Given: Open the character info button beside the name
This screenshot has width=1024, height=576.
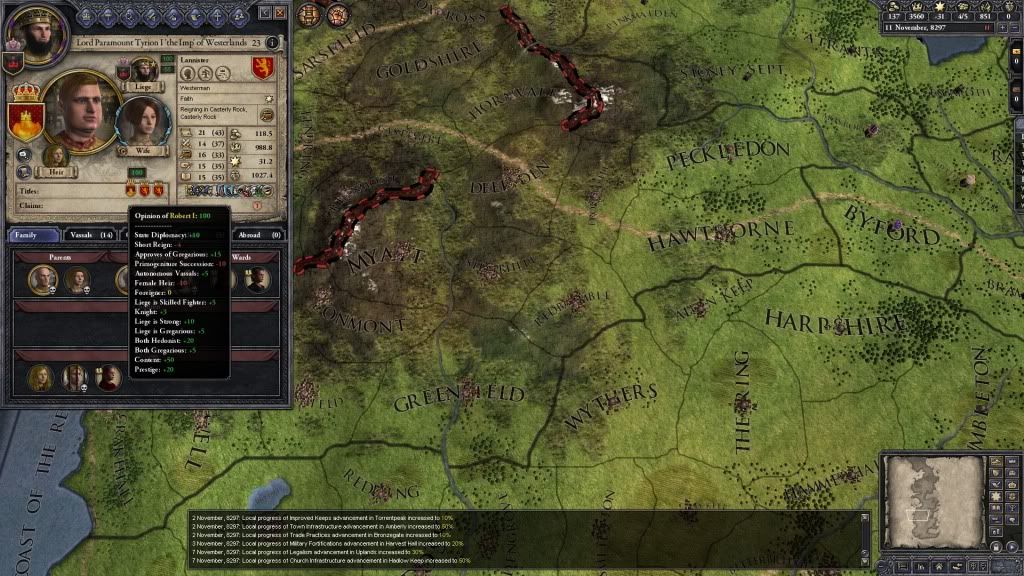Looking at the screenshot, I should click(273, 43).
